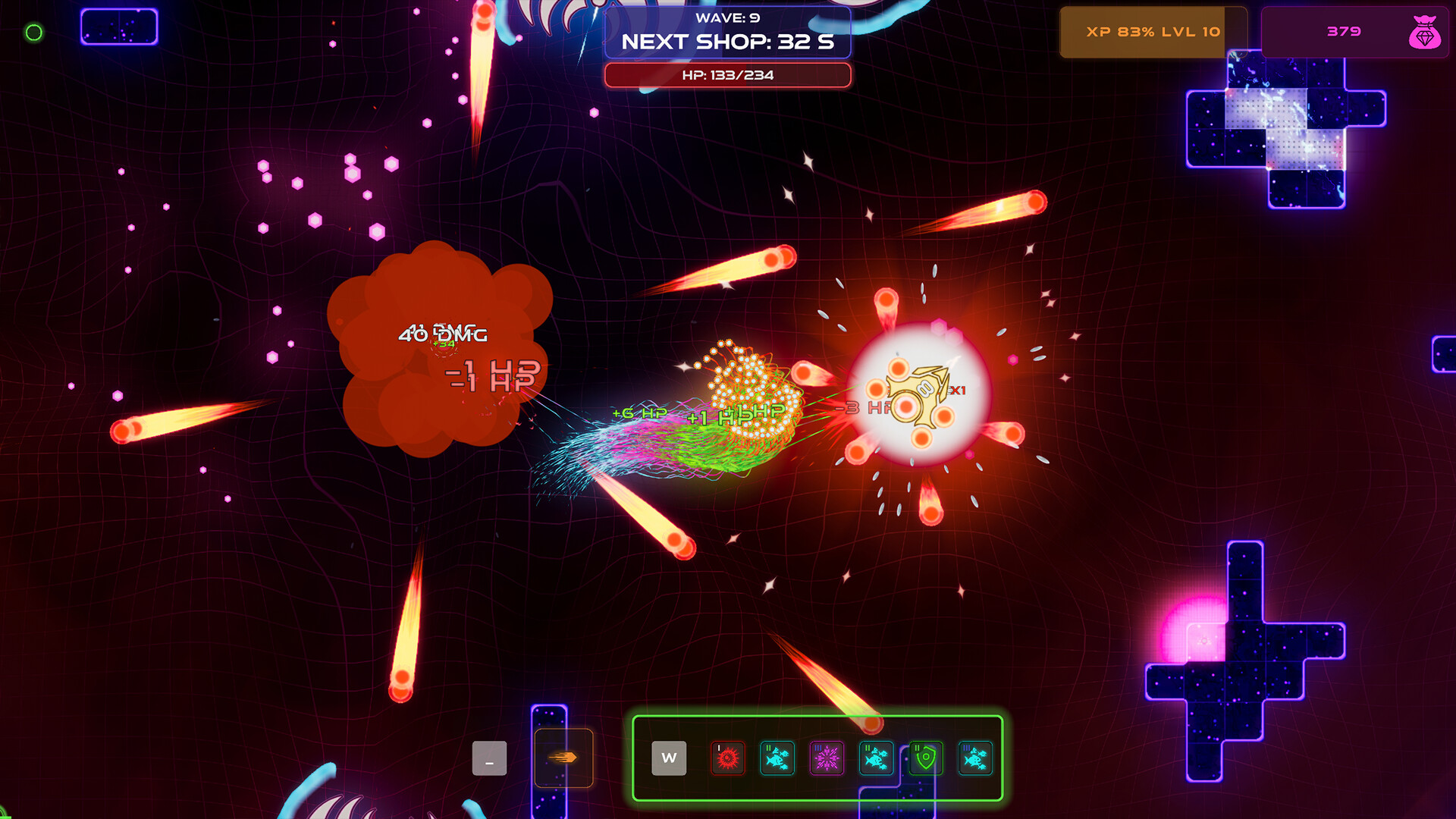Open the XP 83% LVL 10 panel
This screenshot has height=819, width=1456.
pyautogui.click(x=1153, y=32)
